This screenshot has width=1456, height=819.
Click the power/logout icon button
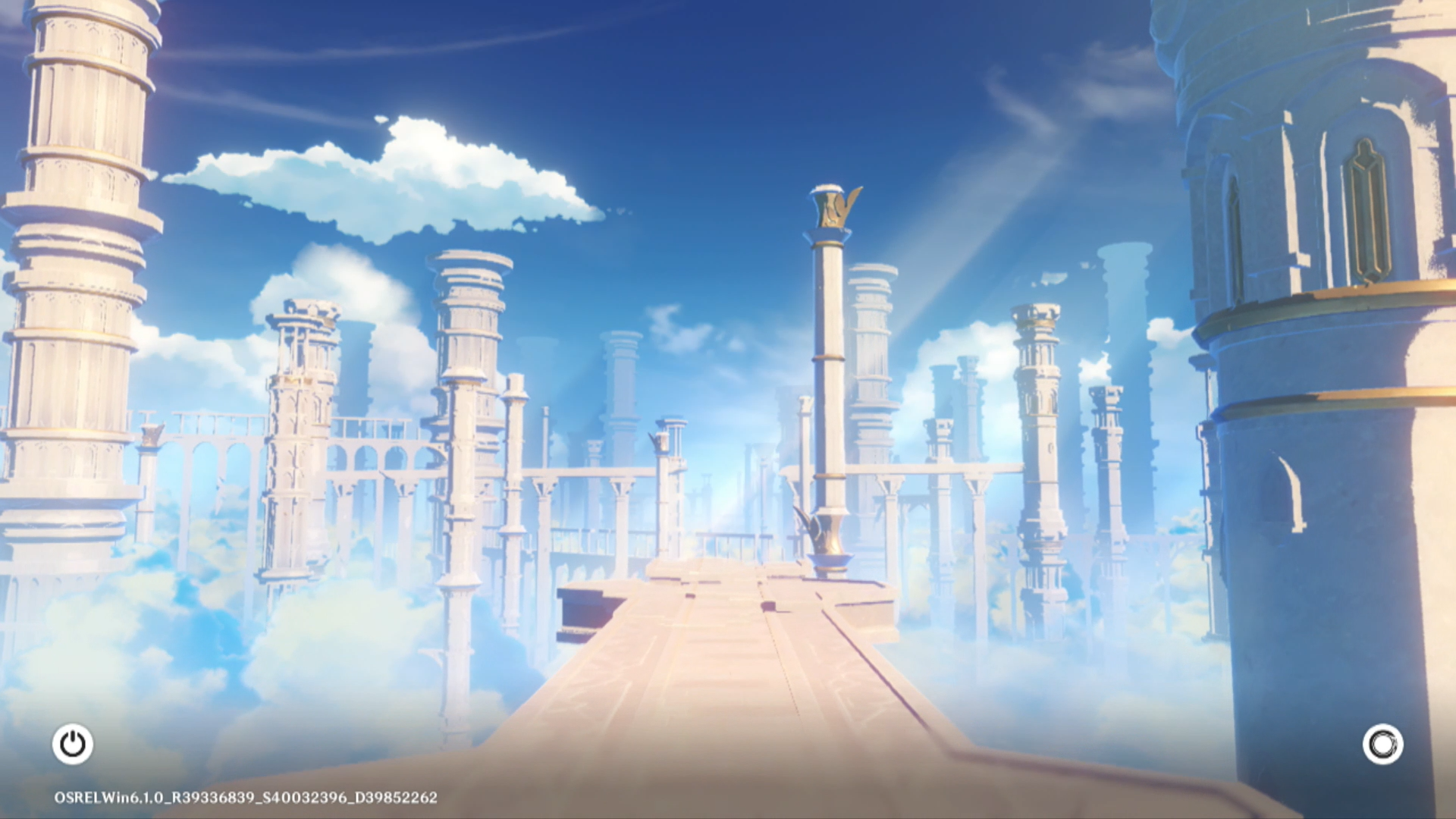pos(73,744)
